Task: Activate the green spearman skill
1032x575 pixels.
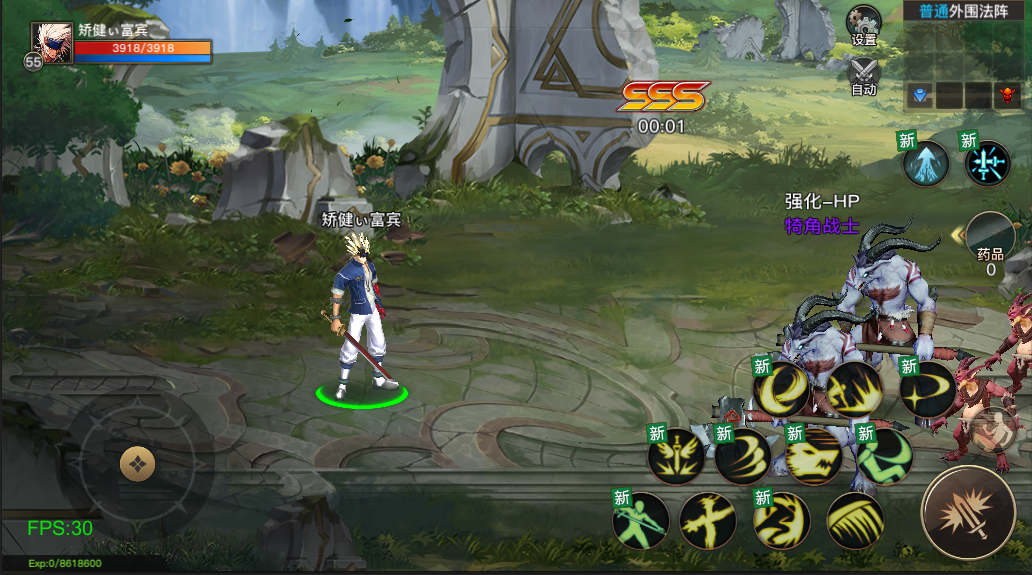Action: click(641, 520)
